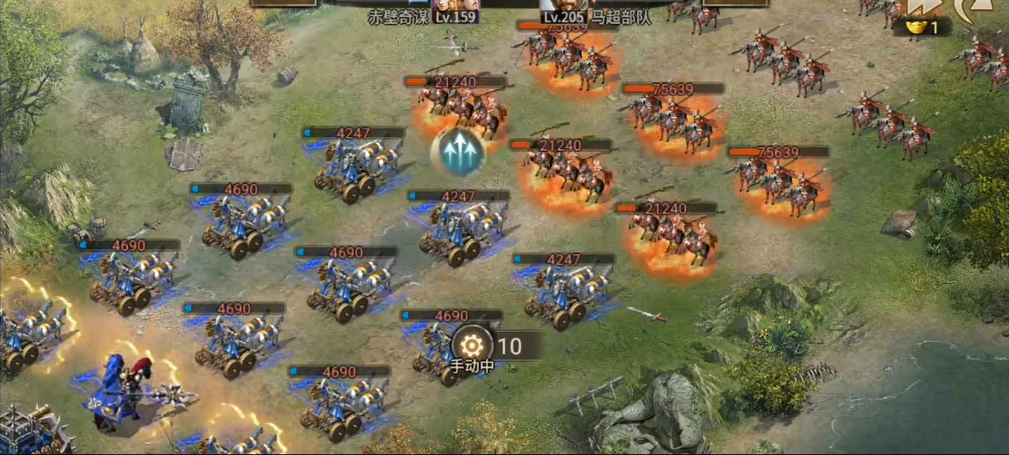Viewport: 1009px width, 455px height.
Task: Speed up battle with the fast-forward arrows
Action: (x=922, y=6)
